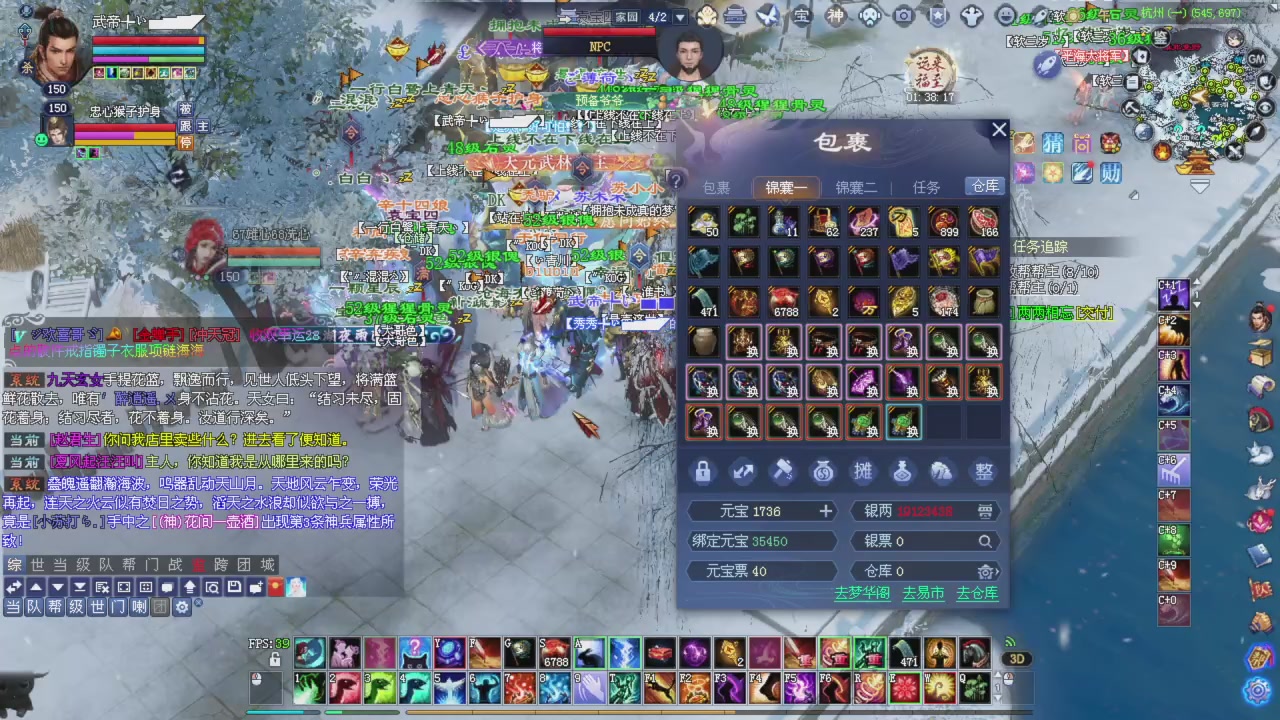
Task: Click the 去易市 market link
Action: (922, 593)
